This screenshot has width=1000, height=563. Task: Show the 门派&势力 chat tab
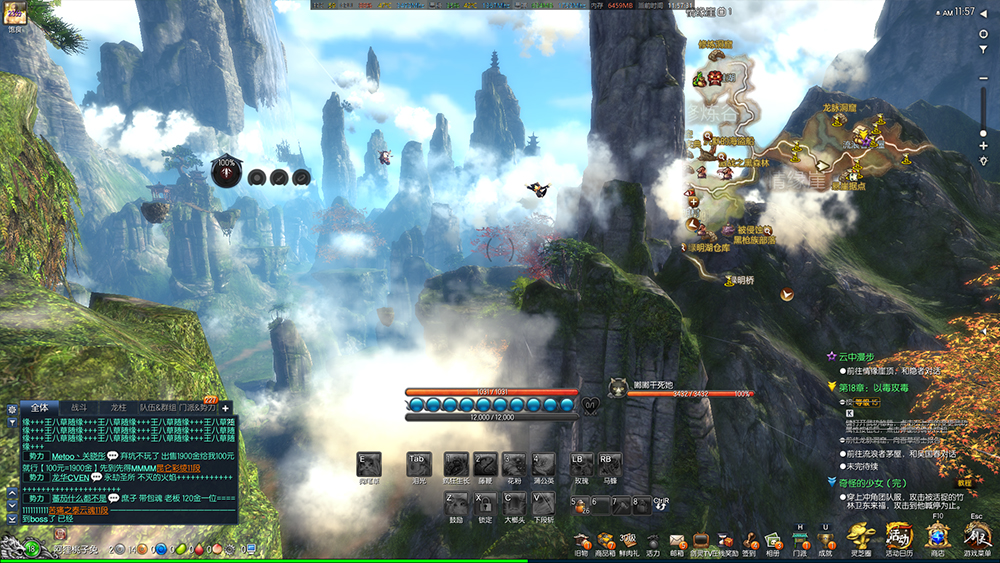(x=197, y=408)
